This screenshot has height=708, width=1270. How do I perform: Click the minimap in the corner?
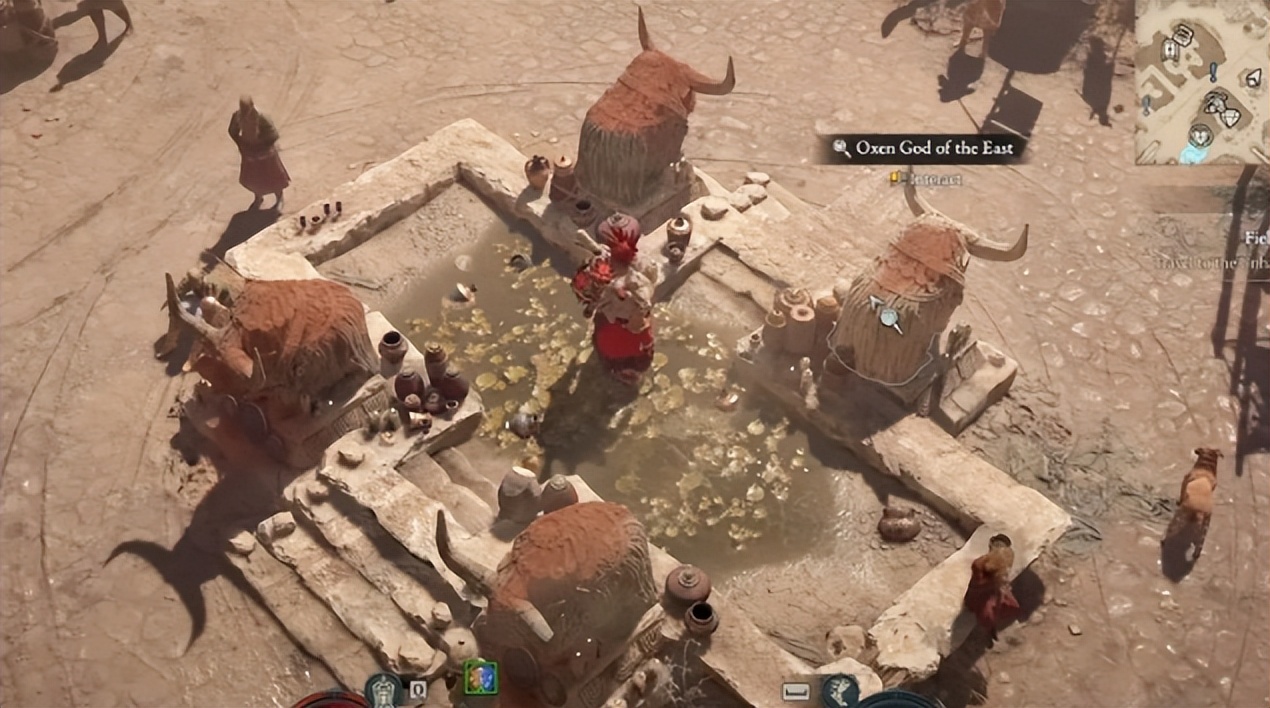(1202, 82)
